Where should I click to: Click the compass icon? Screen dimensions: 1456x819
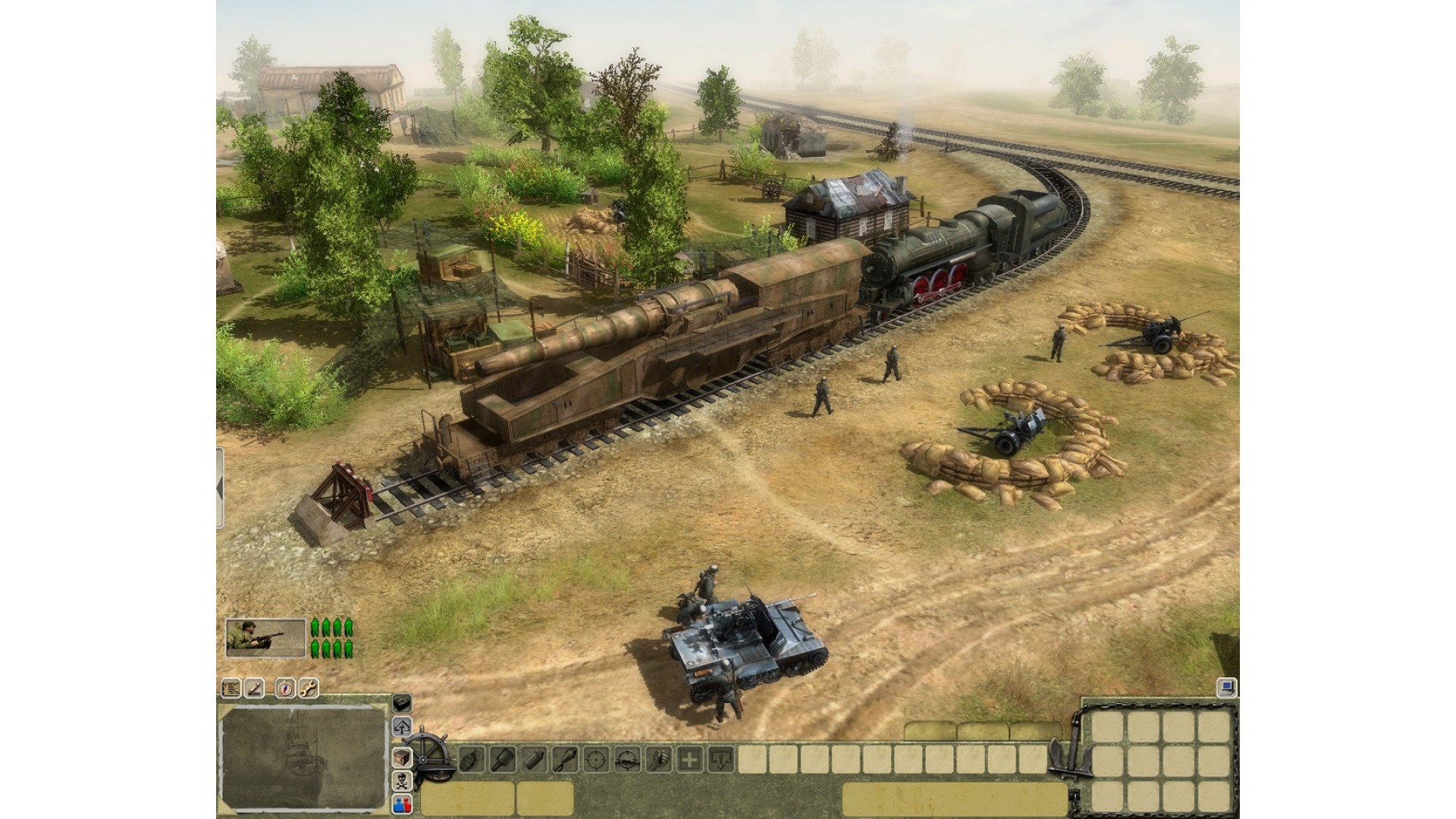(284, 689)
